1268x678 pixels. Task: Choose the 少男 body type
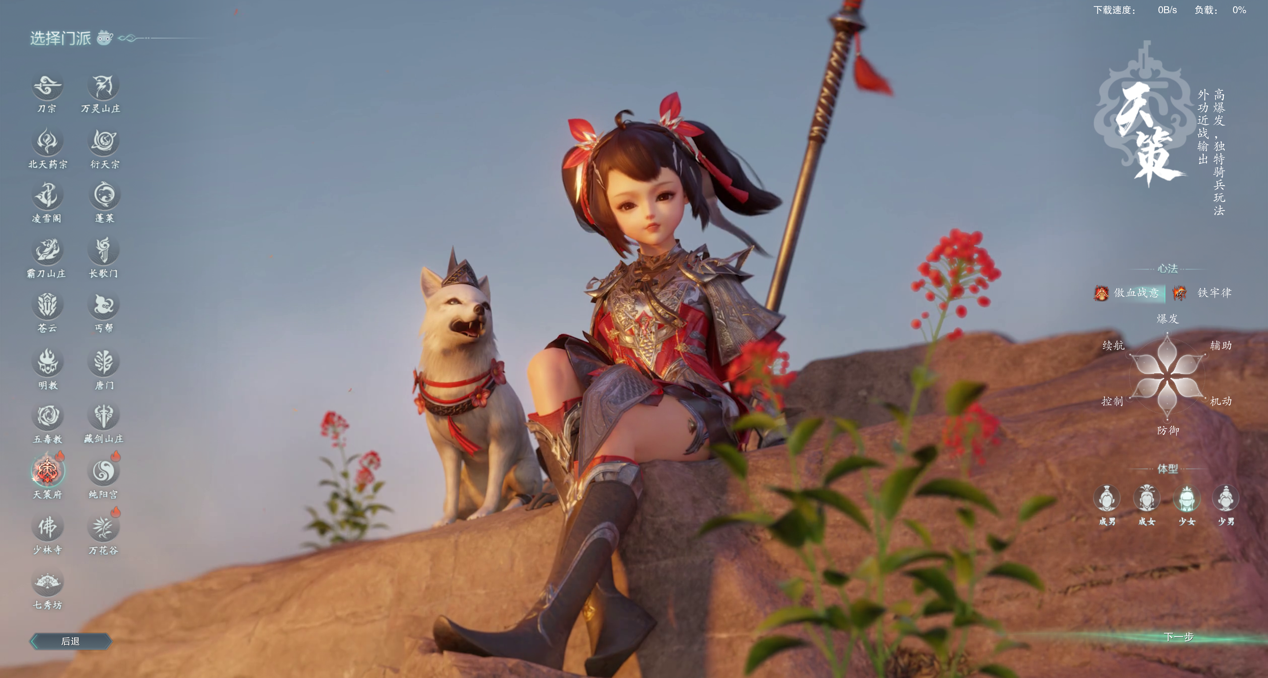click(1226, 498)
